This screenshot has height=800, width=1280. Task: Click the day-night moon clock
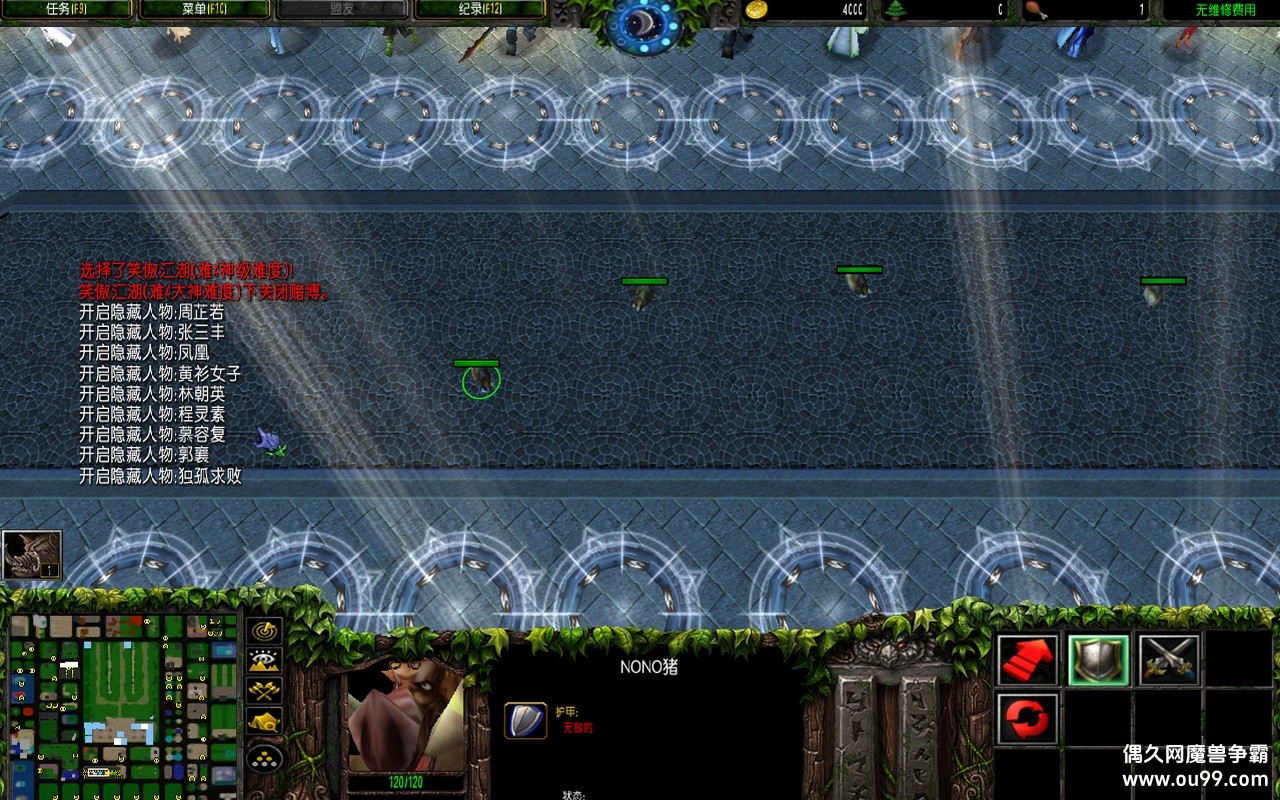[x=644, y=22]
